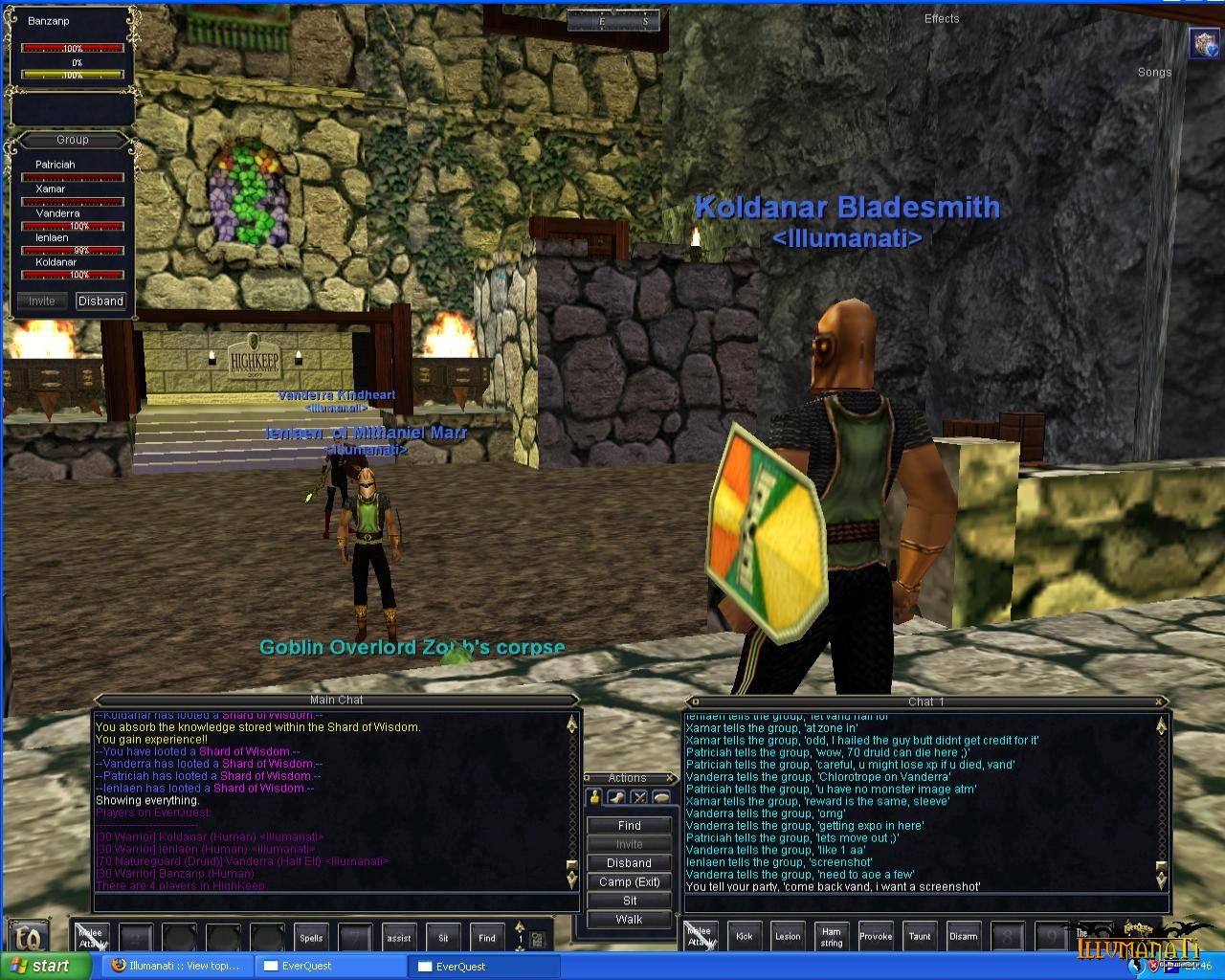The height and width of the screenshot is (980, 1225).
Task: Click Disband in the Group window
Action: [x=100, y=301]
